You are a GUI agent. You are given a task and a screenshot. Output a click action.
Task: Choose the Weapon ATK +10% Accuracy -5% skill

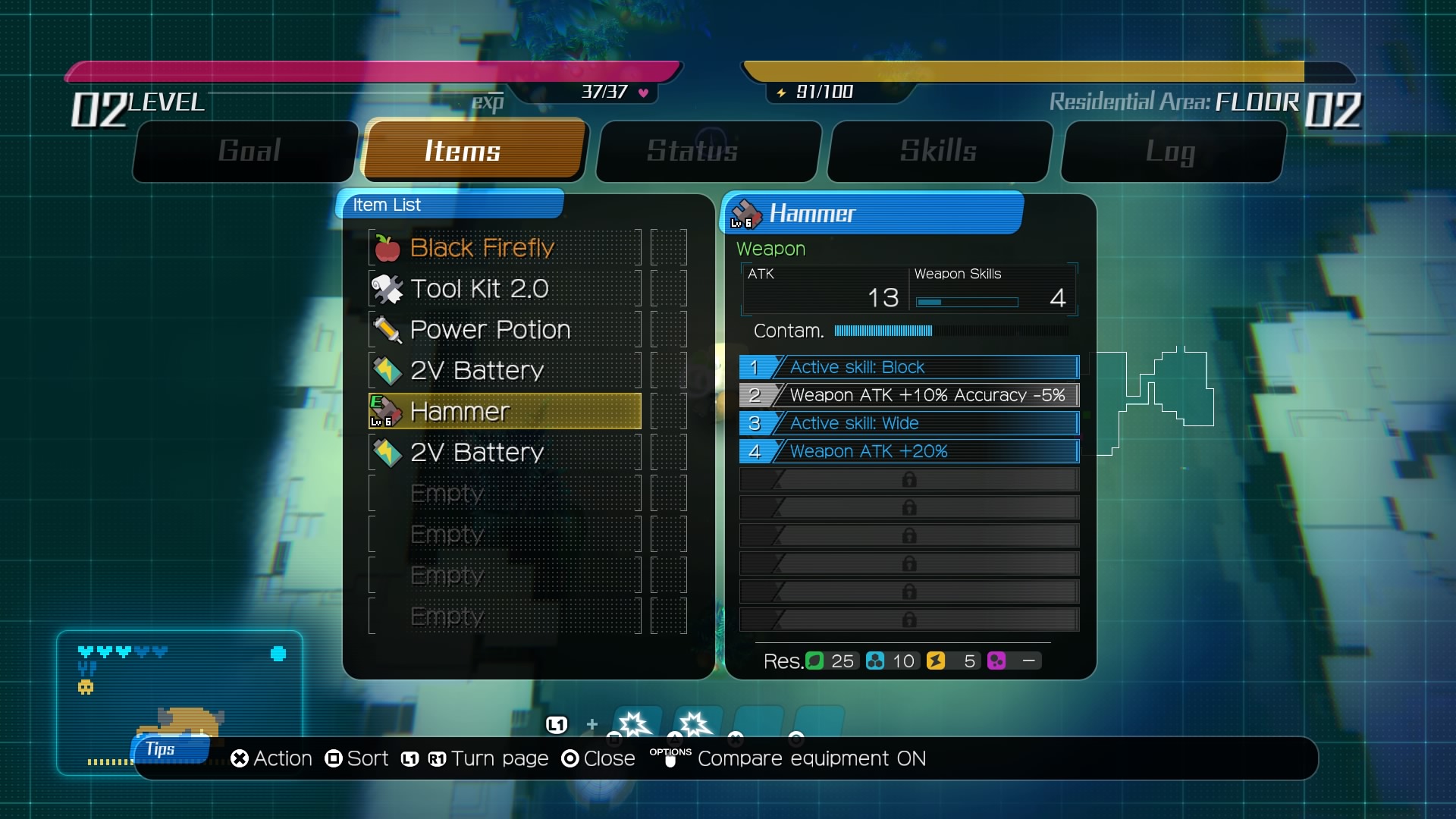click(908, 395)
